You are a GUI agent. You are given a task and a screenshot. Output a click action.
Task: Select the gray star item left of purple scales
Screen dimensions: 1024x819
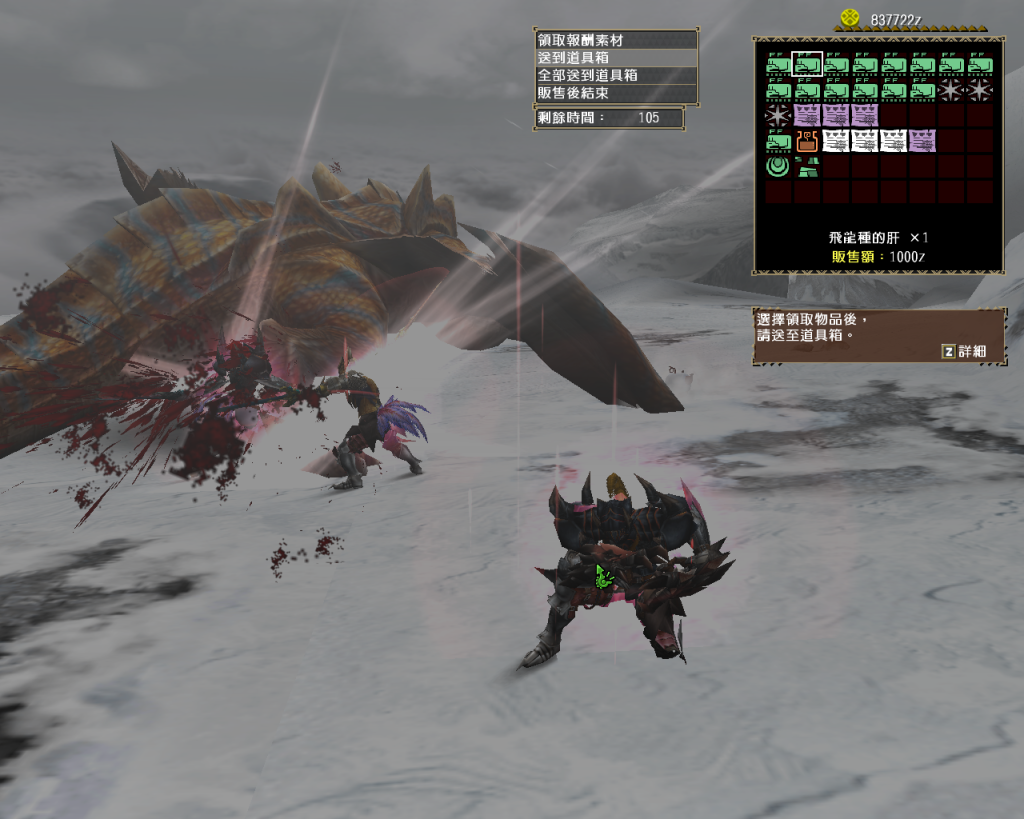(778, 115)
